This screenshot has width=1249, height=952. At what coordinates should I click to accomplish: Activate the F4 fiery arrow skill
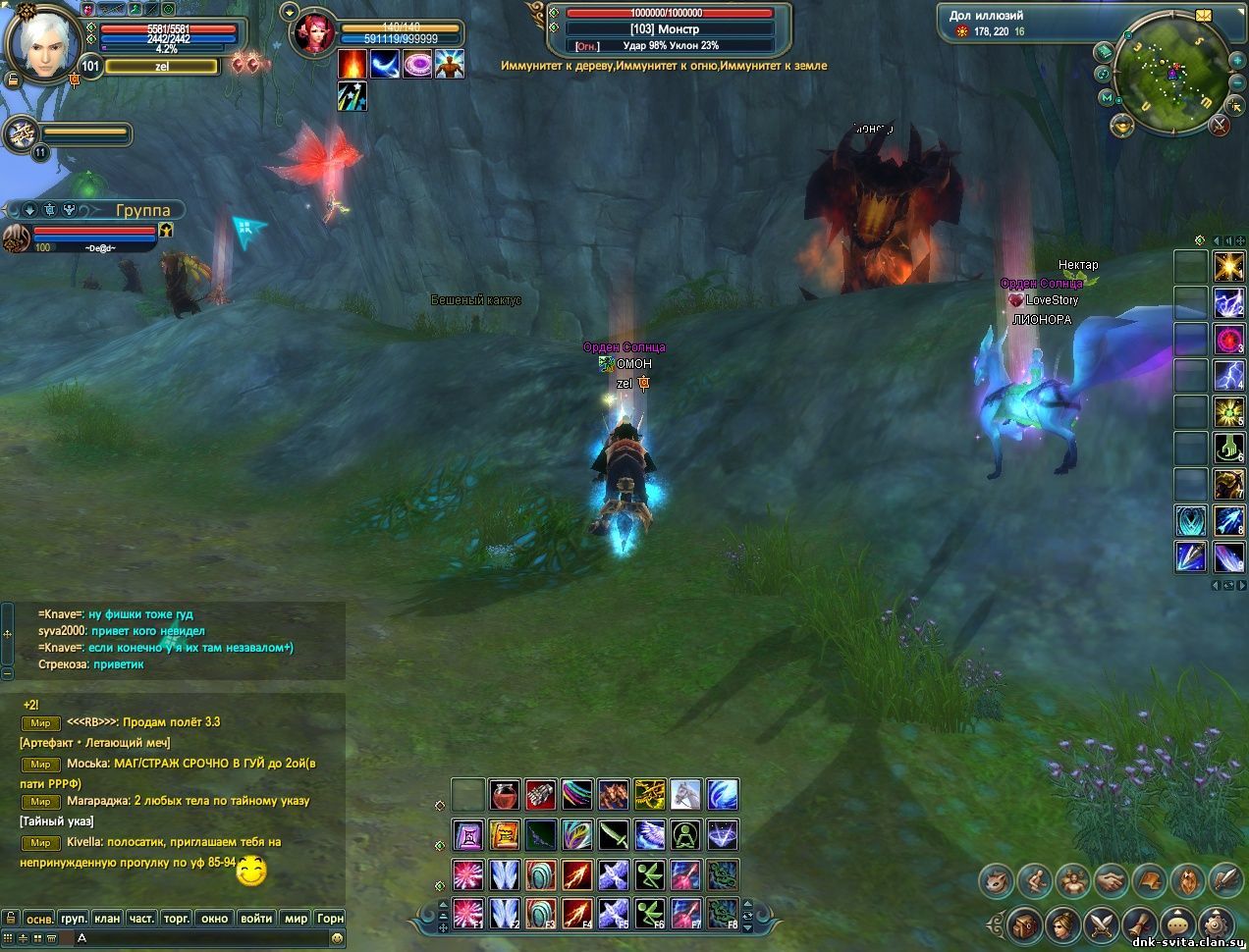(577, 913)
